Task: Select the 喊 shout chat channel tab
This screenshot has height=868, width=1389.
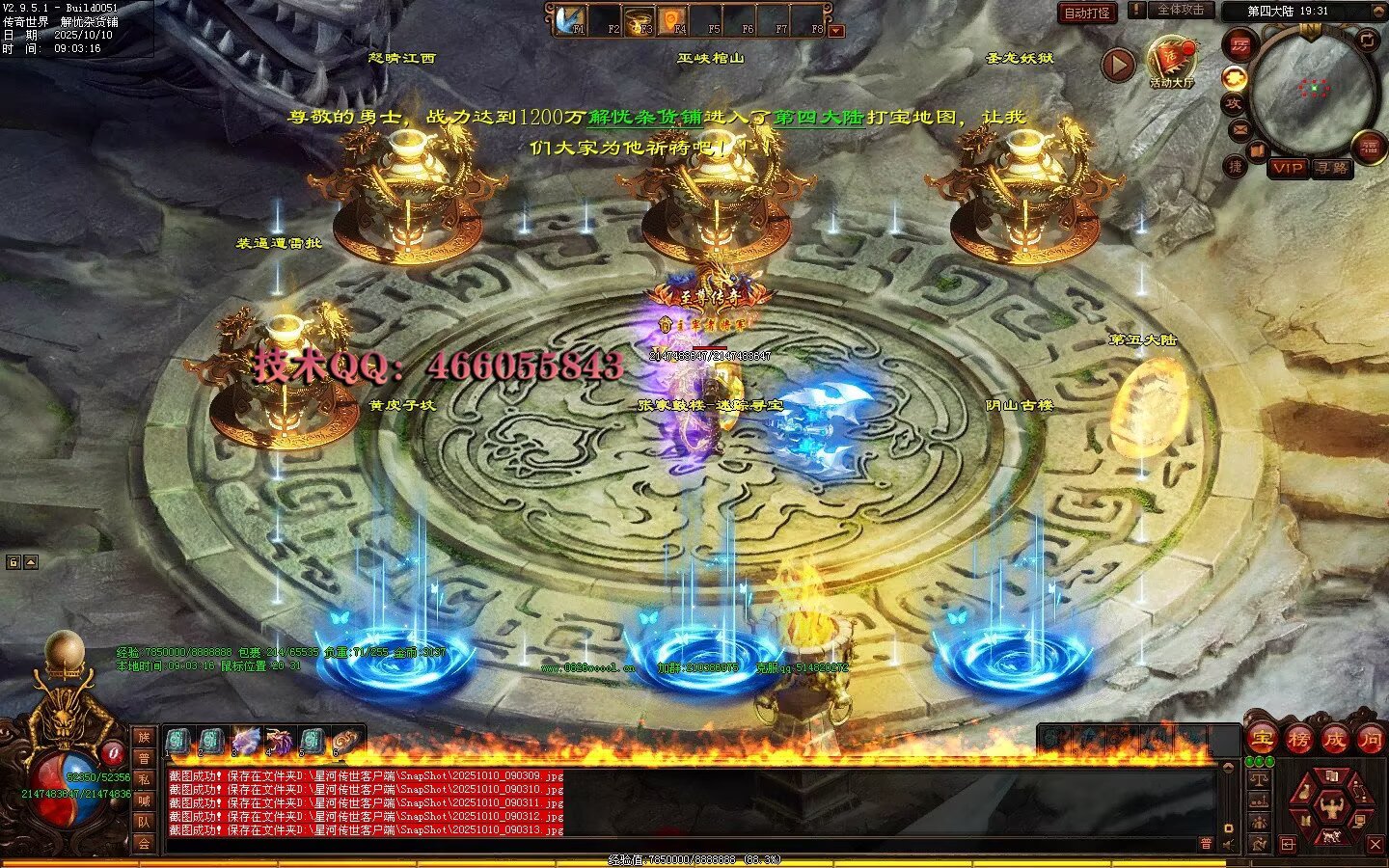Action: click(144, 800)
